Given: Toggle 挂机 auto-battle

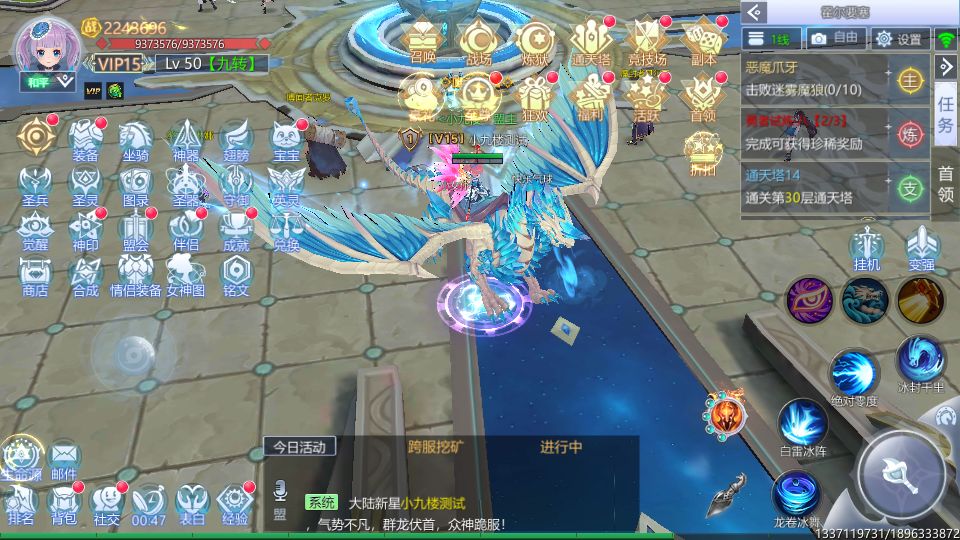Looking at the screenshot, I should [866, 248].
